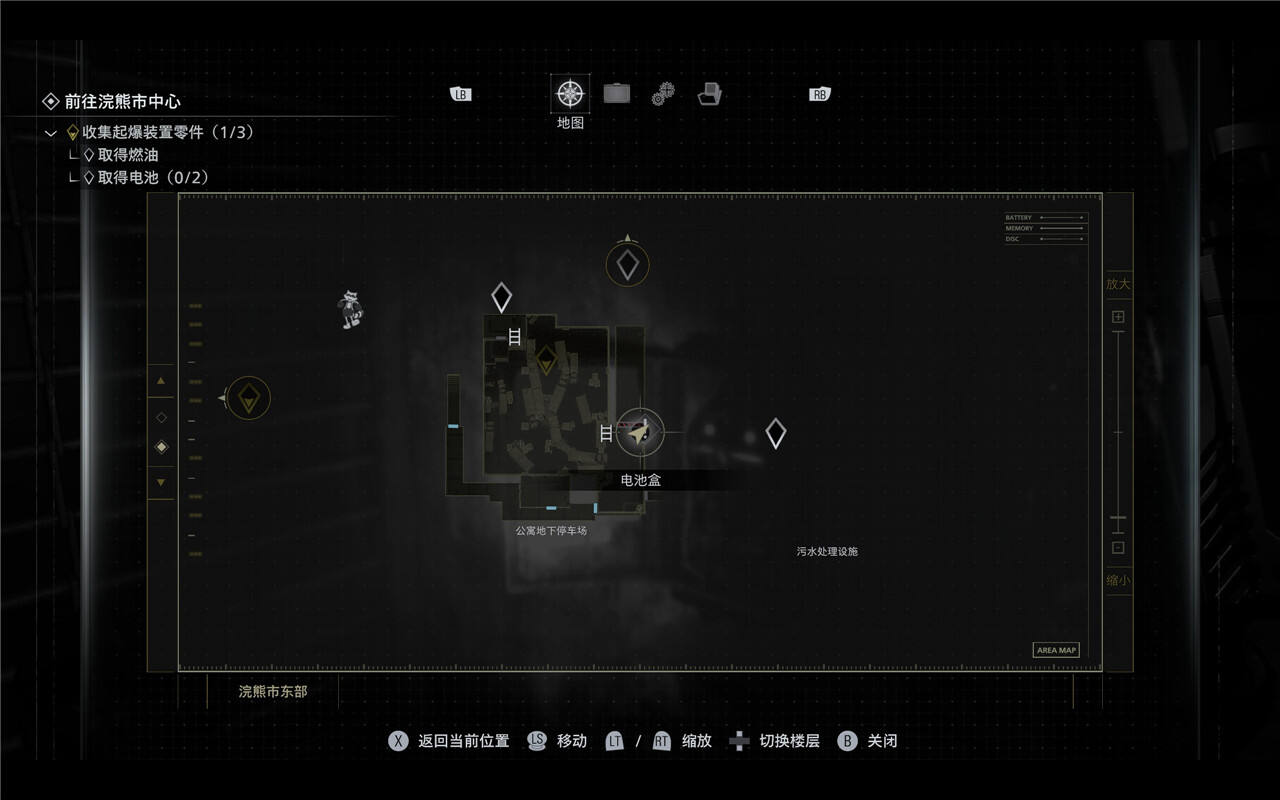
Task: Select the hollow diamond floor indicator
Action: coord(161,417)
